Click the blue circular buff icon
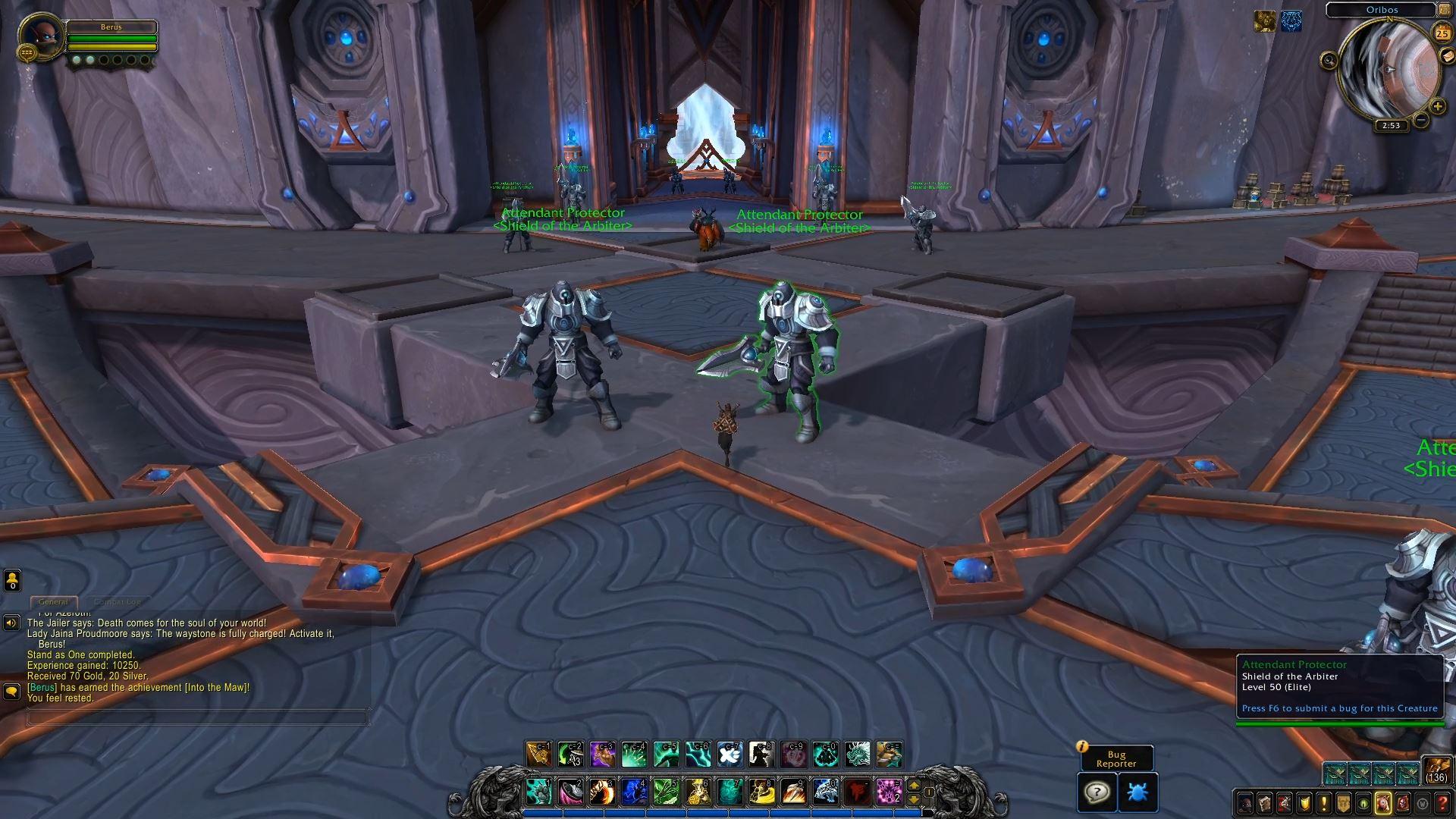 1291,22
